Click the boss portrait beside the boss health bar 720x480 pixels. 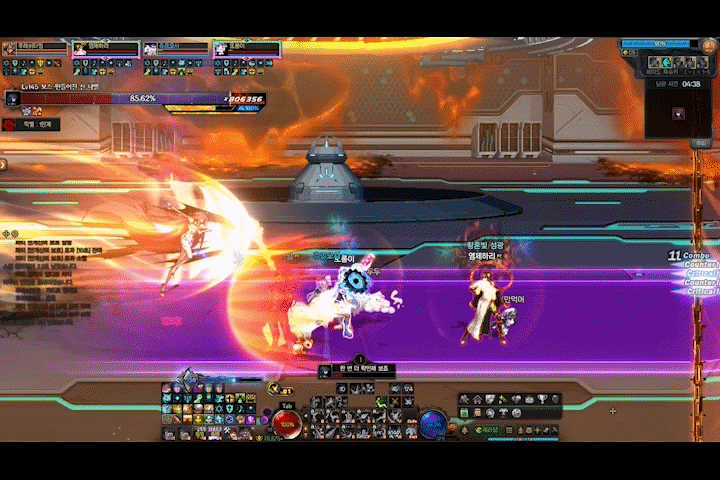(12, 99)
